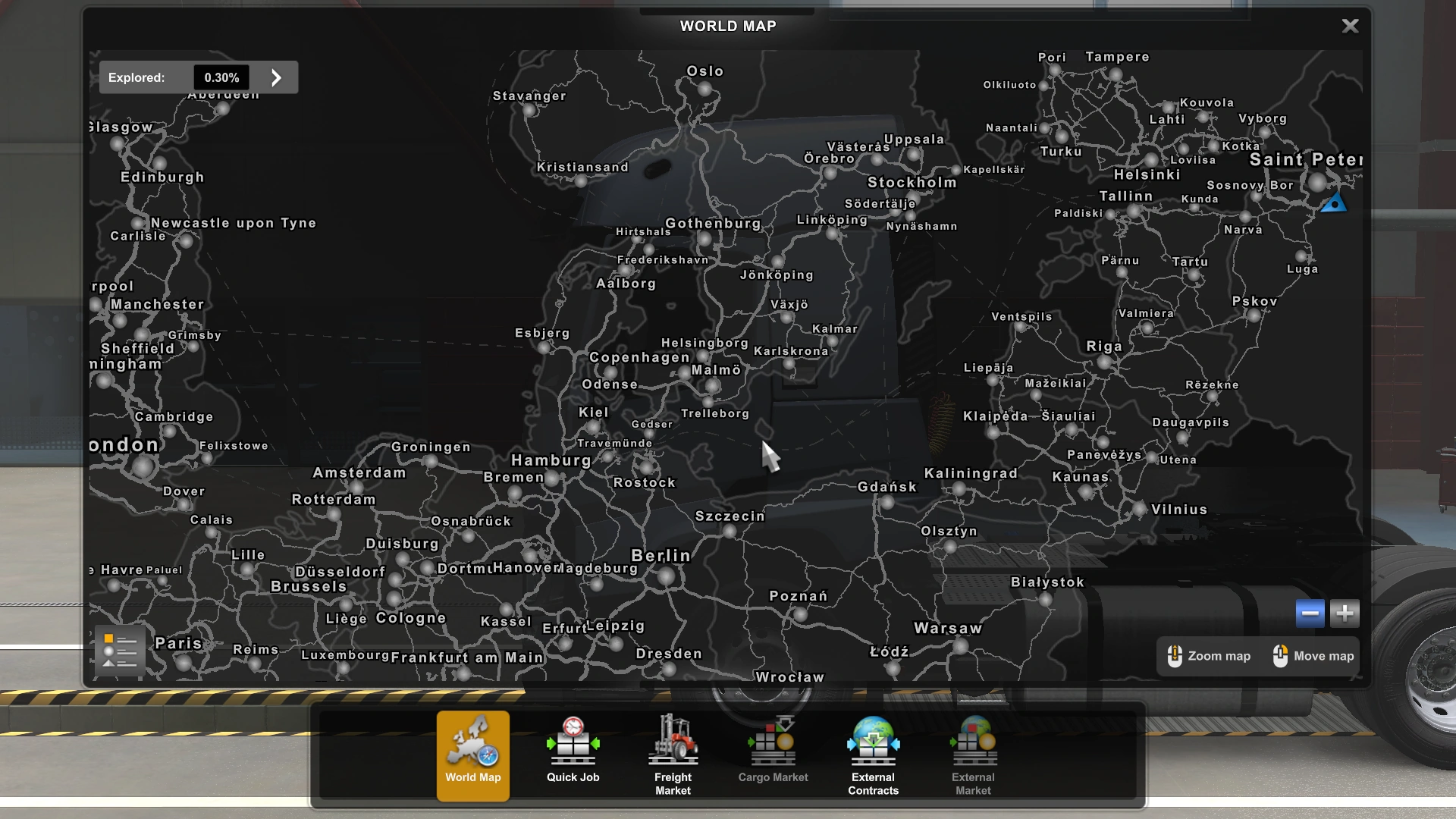Open the map legend panel
The image size is (1456, 819).
[x=119, y=651]
